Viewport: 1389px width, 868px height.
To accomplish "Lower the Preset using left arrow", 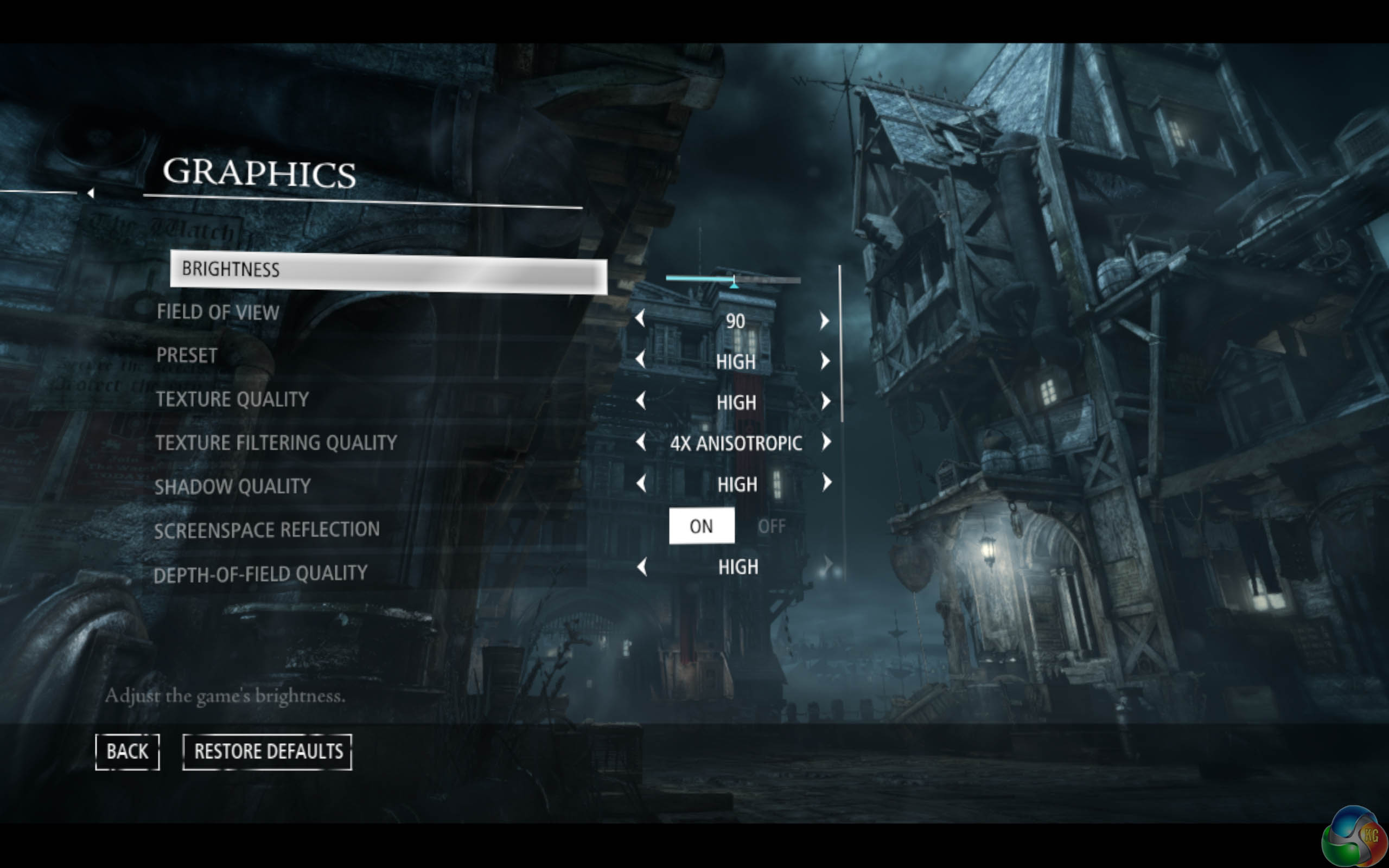I will [641, 360].
